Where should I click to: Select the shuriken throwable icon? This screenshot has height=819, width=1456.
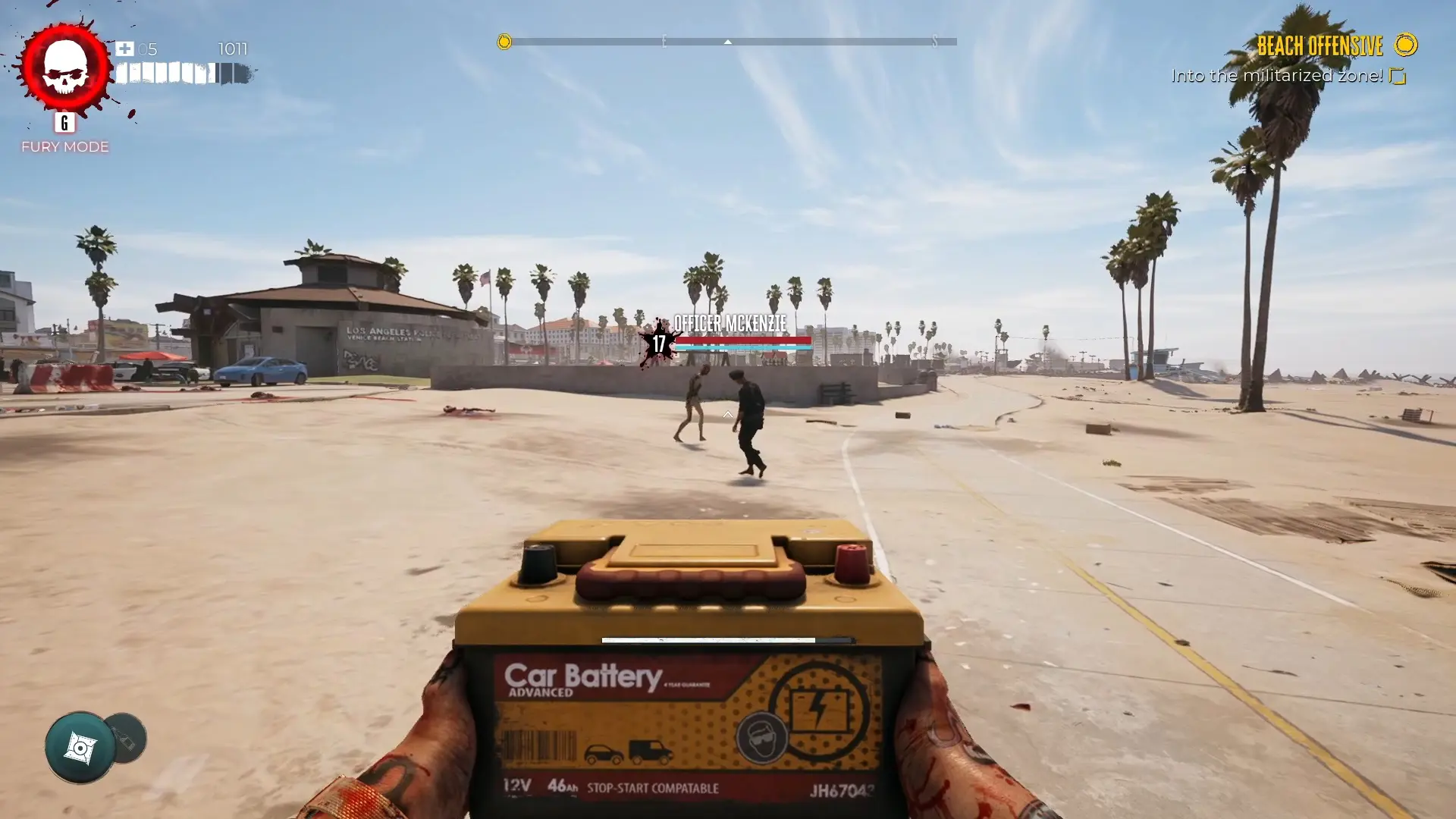80,749
